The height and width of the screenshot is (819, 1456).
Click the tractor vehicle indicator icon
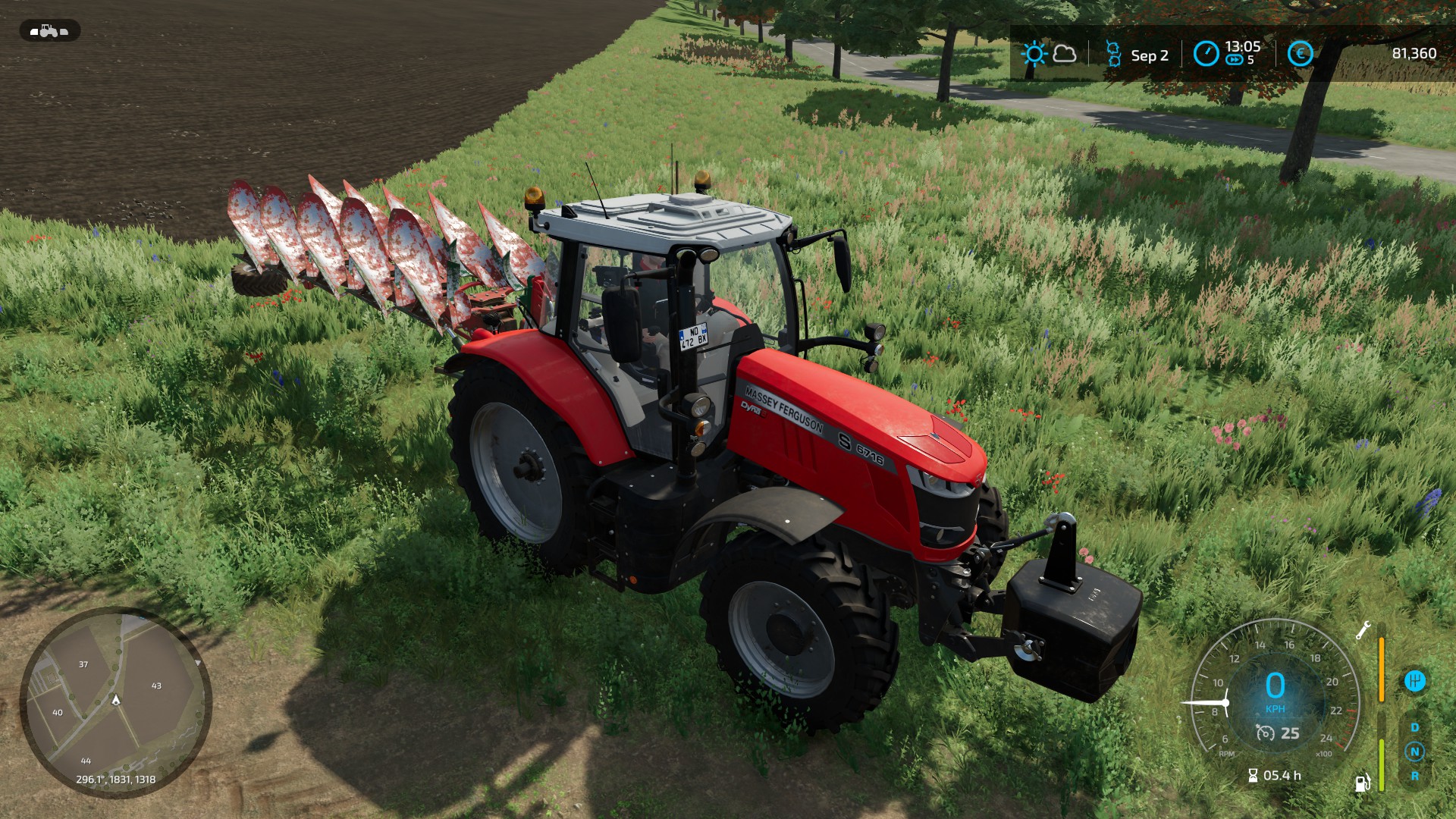tap(49, 31)
